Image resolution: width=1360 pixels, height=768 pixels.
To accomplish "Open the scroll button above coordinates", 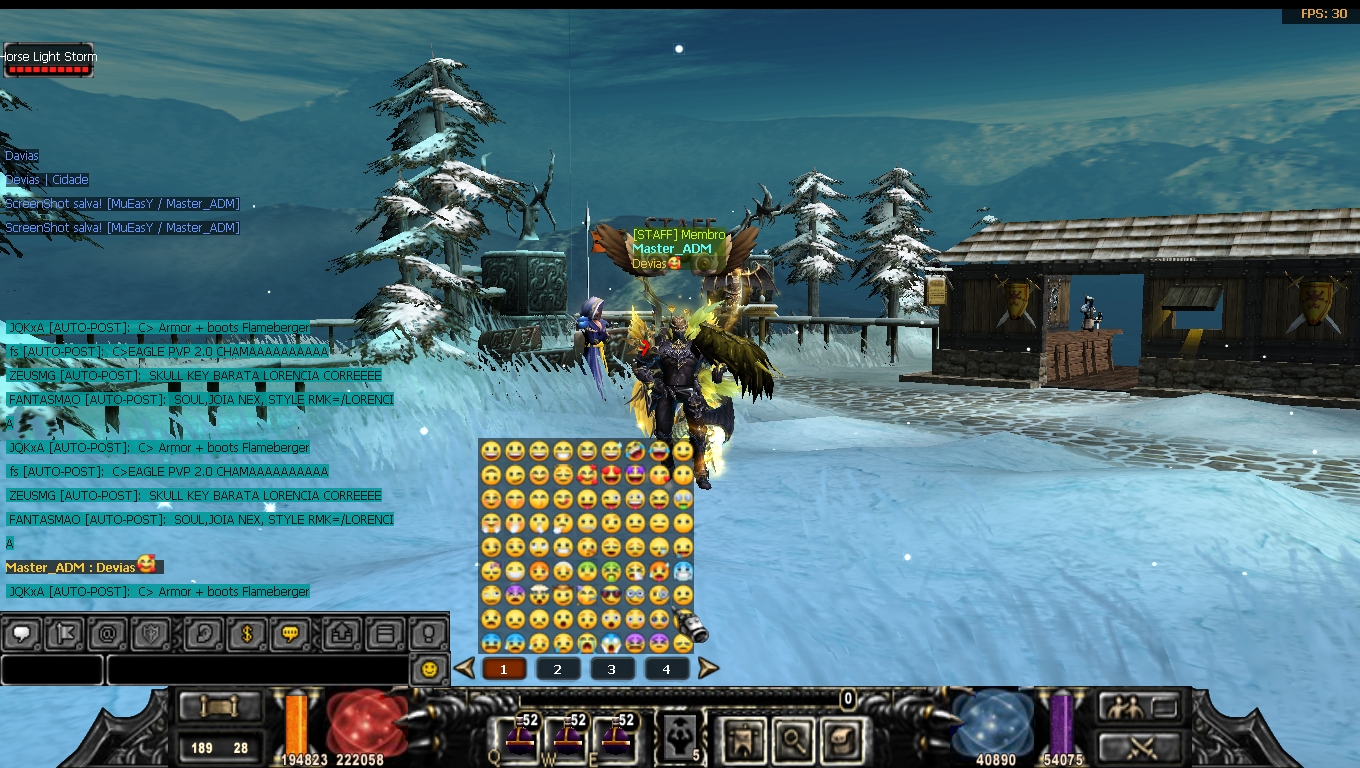I will pyautogui.click(x=220, y=707).
